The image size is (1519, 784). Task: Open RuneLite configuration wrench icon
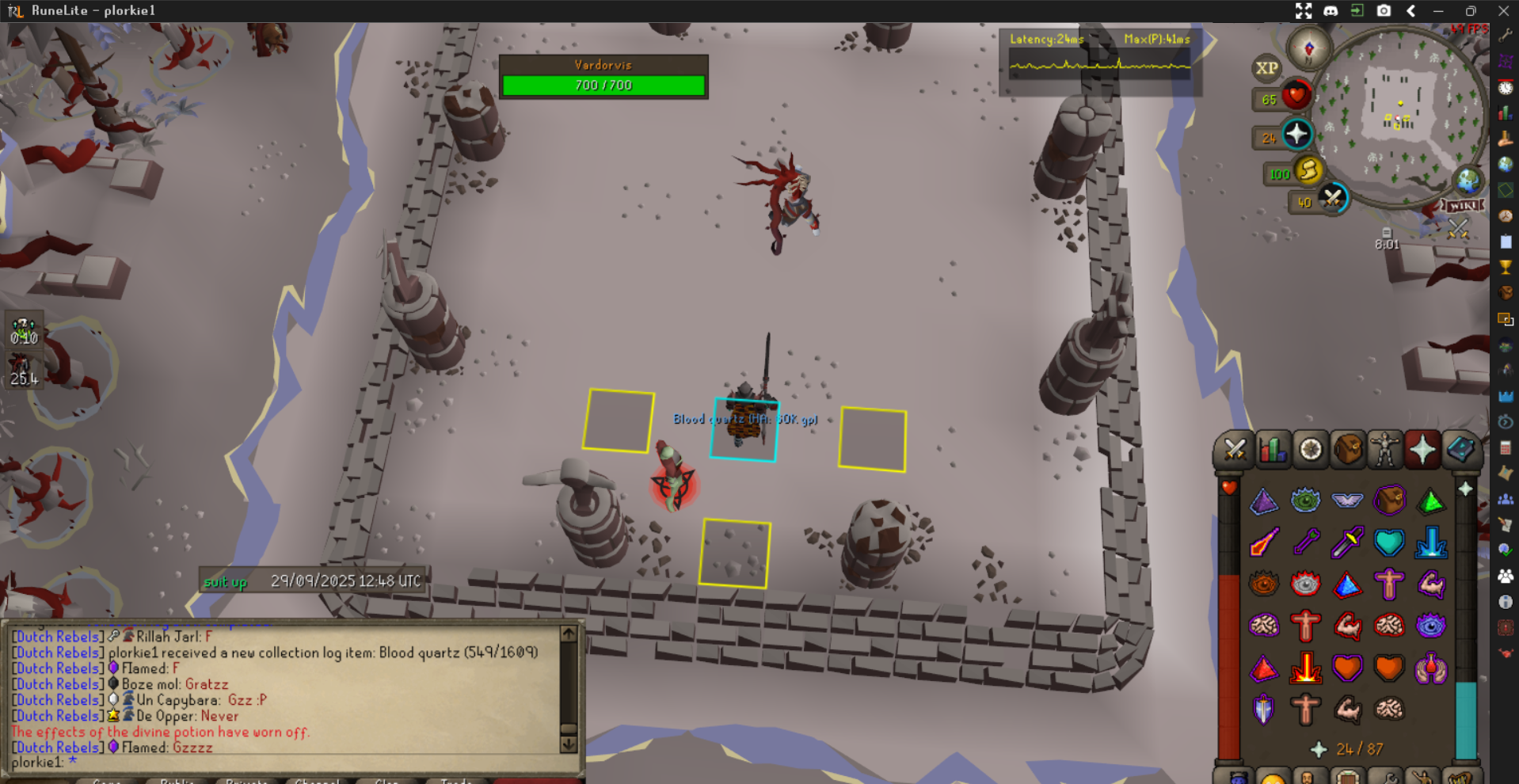click(1506, 36)
